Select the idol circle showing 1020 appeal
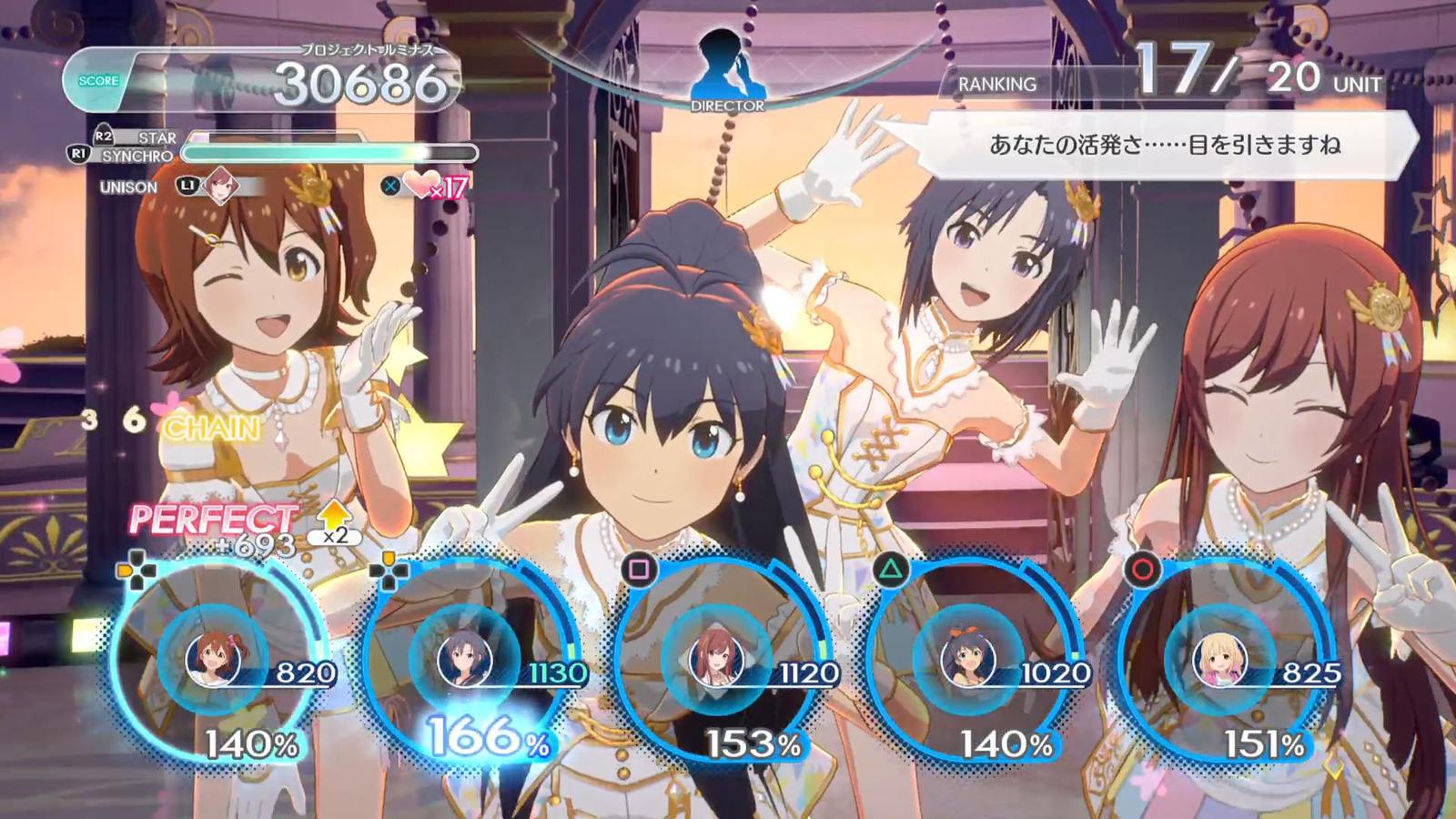Image resolution: width=1456 pixels, height=819 pixels. tap(968, 657)
